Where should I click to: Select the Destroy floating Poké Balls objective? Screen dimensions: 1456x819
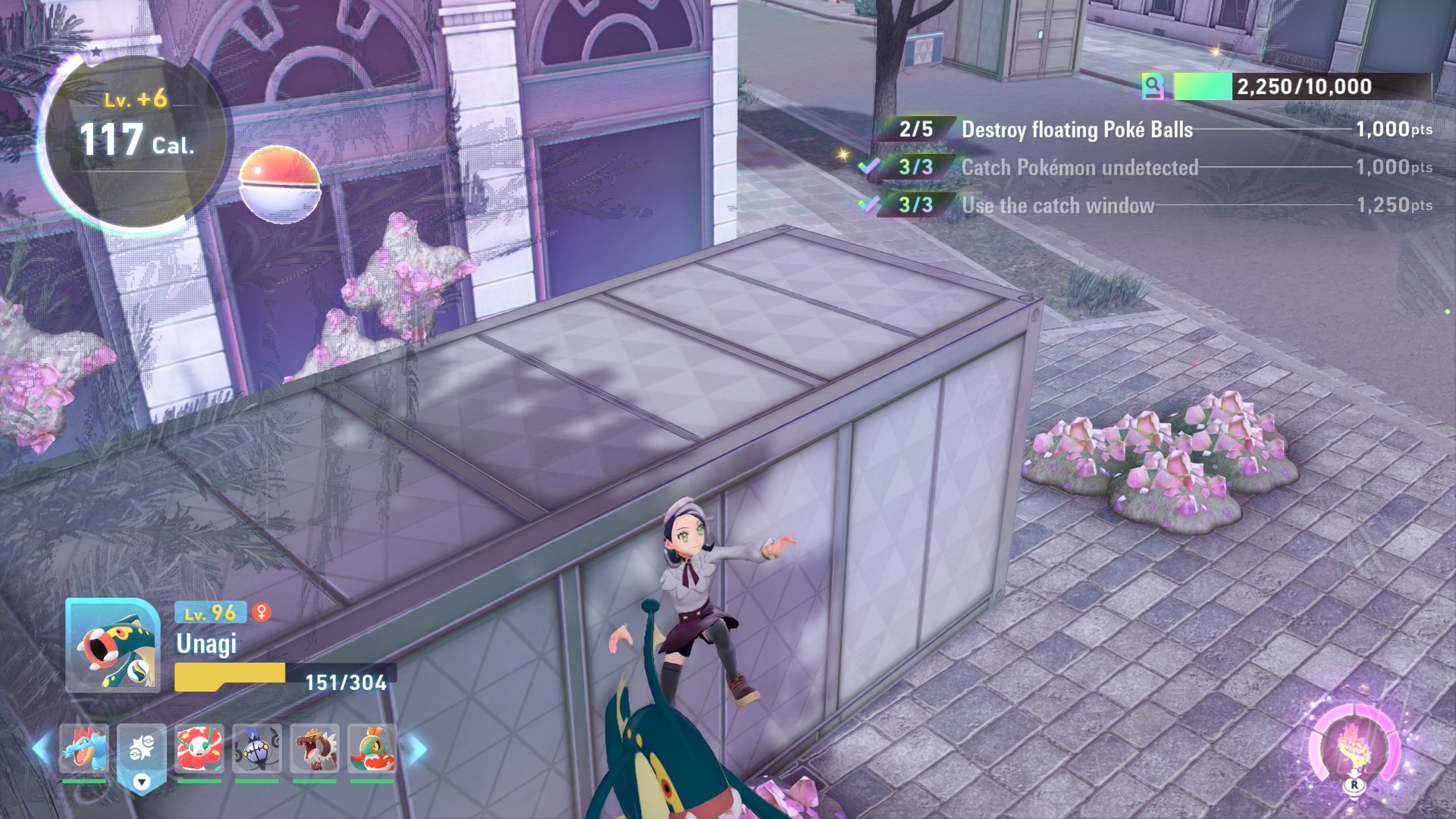coord(1077,130)
